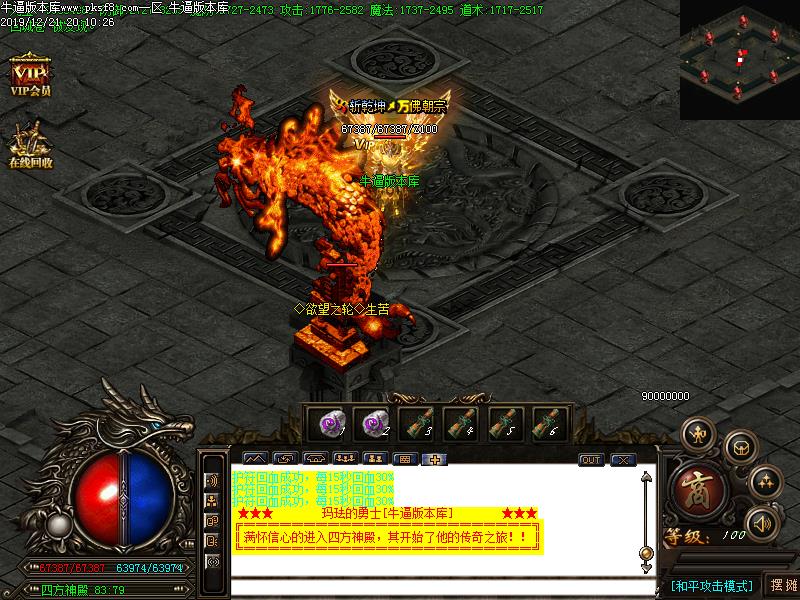The image size is (800, 600).
Task: Toggle sound with the speaker icon
Action: click(x=763, y=522)
